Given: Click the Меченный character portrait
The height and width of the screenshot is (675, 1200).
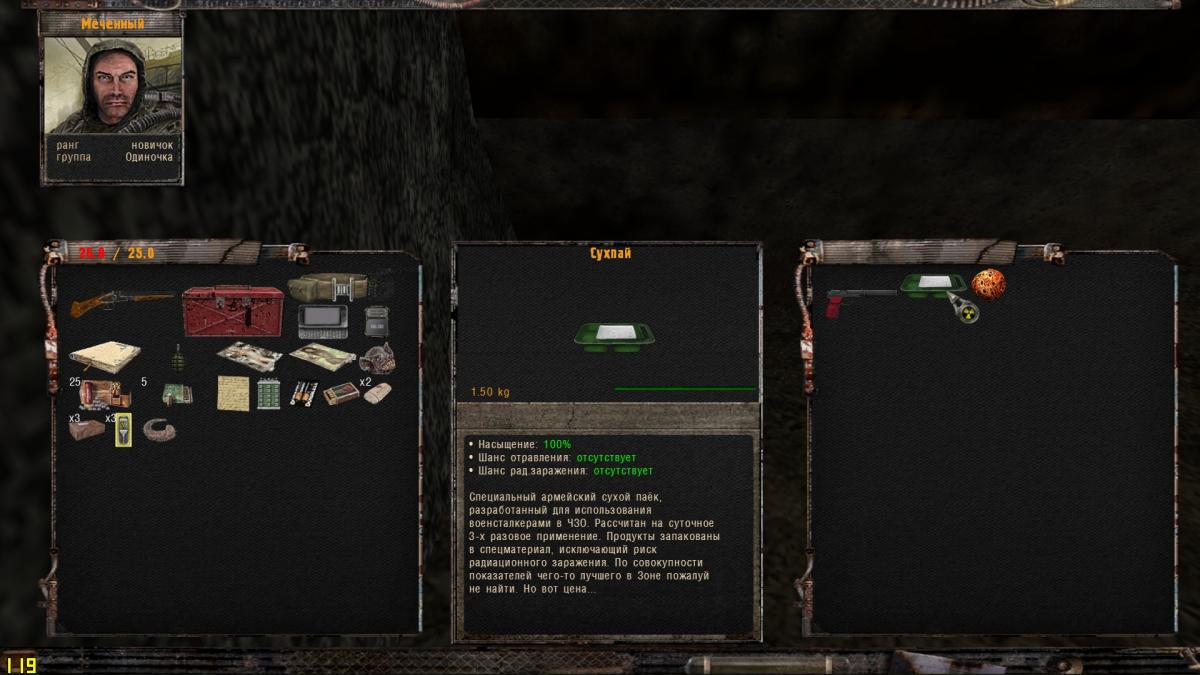Looking at the screenshot, I should pyautogui.click(x=112, y=86).
